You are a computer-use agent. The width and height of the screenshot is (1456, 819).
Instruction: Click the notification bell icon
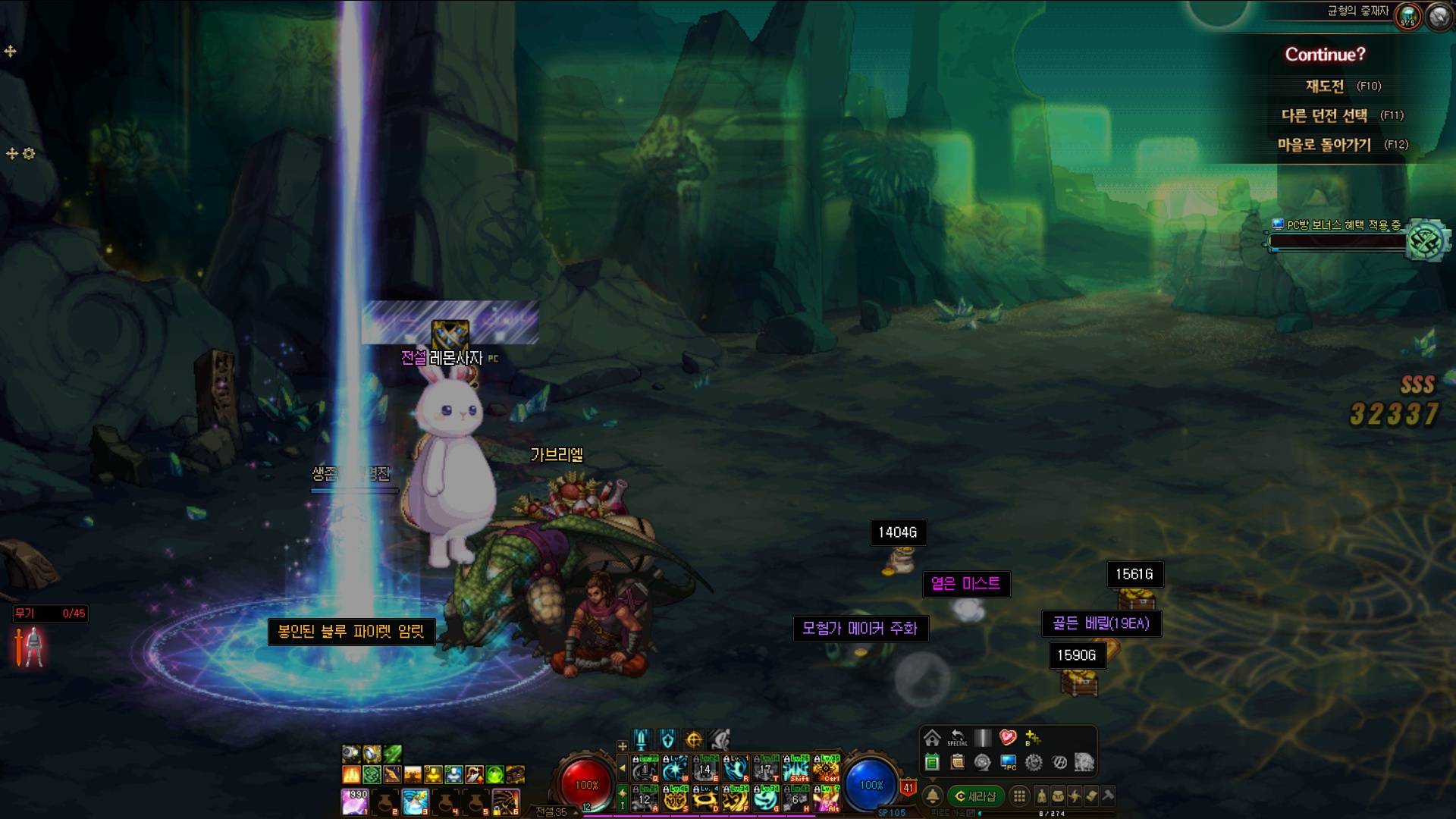933,796
